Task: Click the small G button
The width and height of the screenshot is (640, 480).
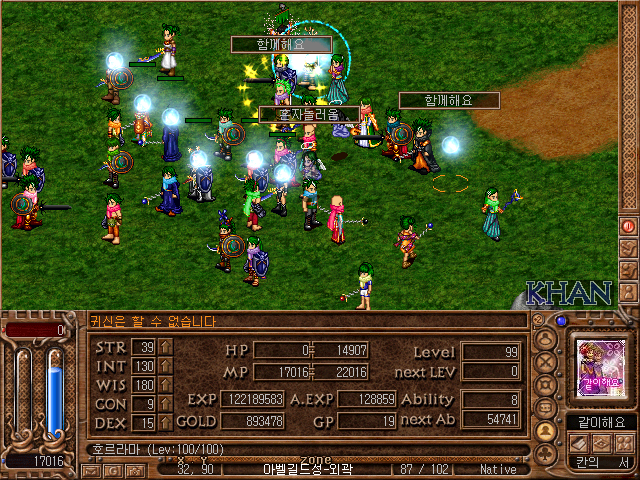Action: click(x=114, y=469)
